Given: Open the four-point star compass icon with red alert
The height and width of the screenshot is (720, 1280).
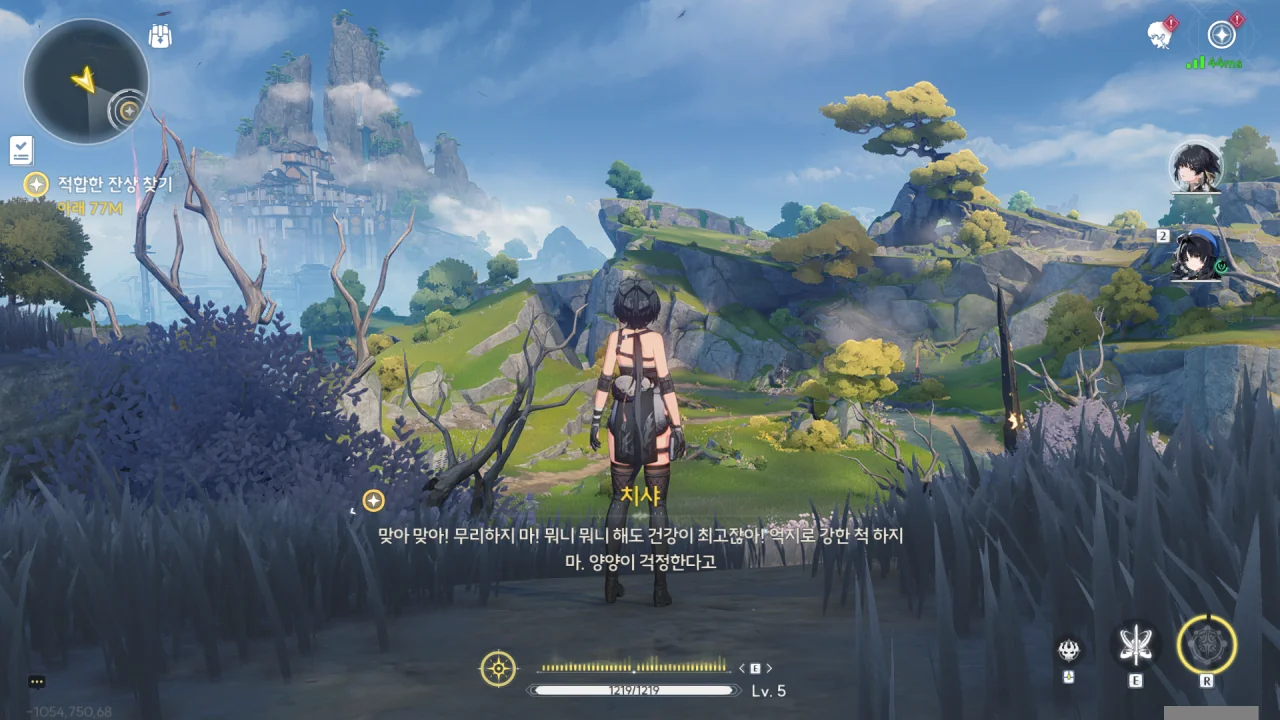Looking at the screenshot, I should [1221, 35].
